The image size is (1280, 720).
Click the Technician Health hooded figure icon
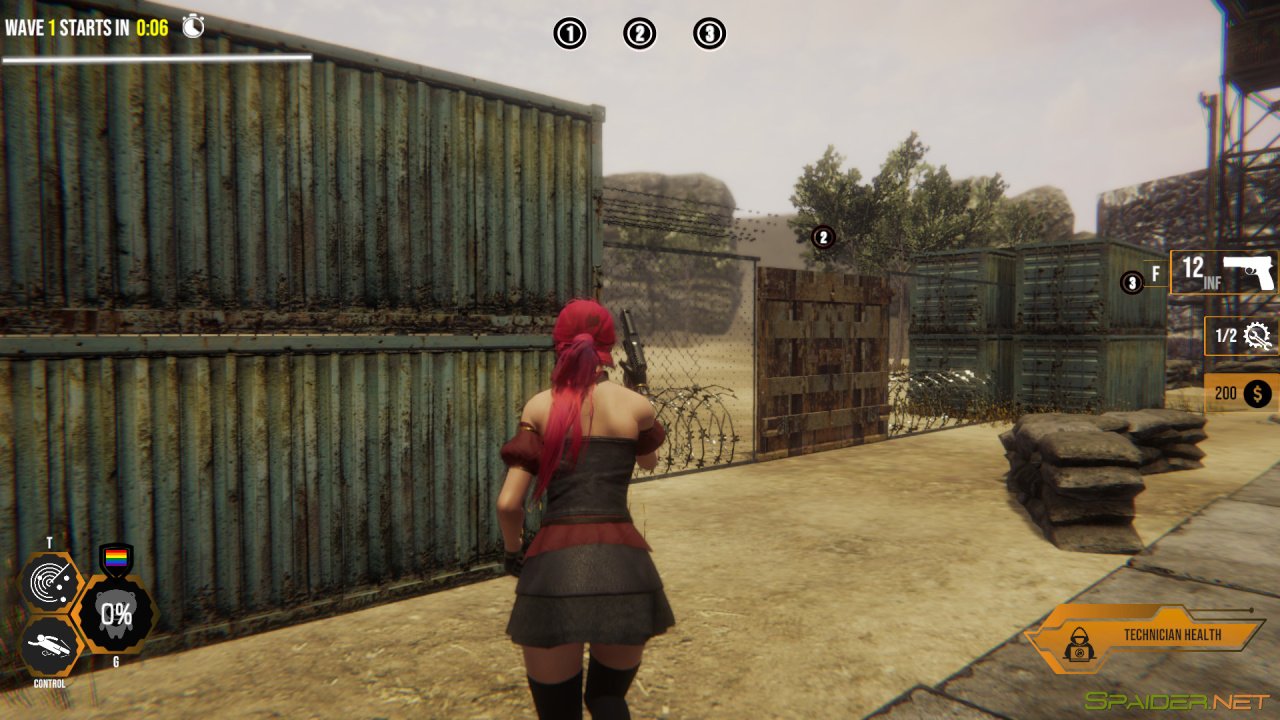tap(1080, 647)
